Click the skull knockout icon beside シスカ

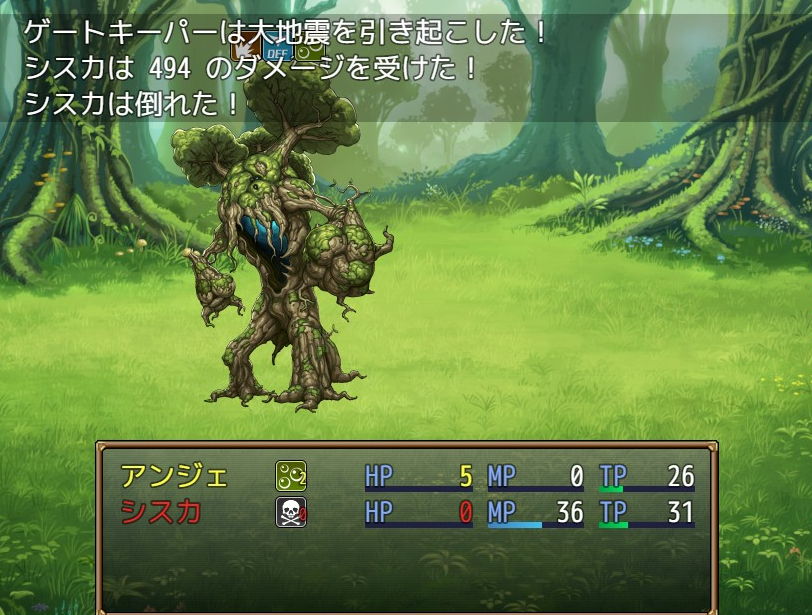tap(290, 513)
